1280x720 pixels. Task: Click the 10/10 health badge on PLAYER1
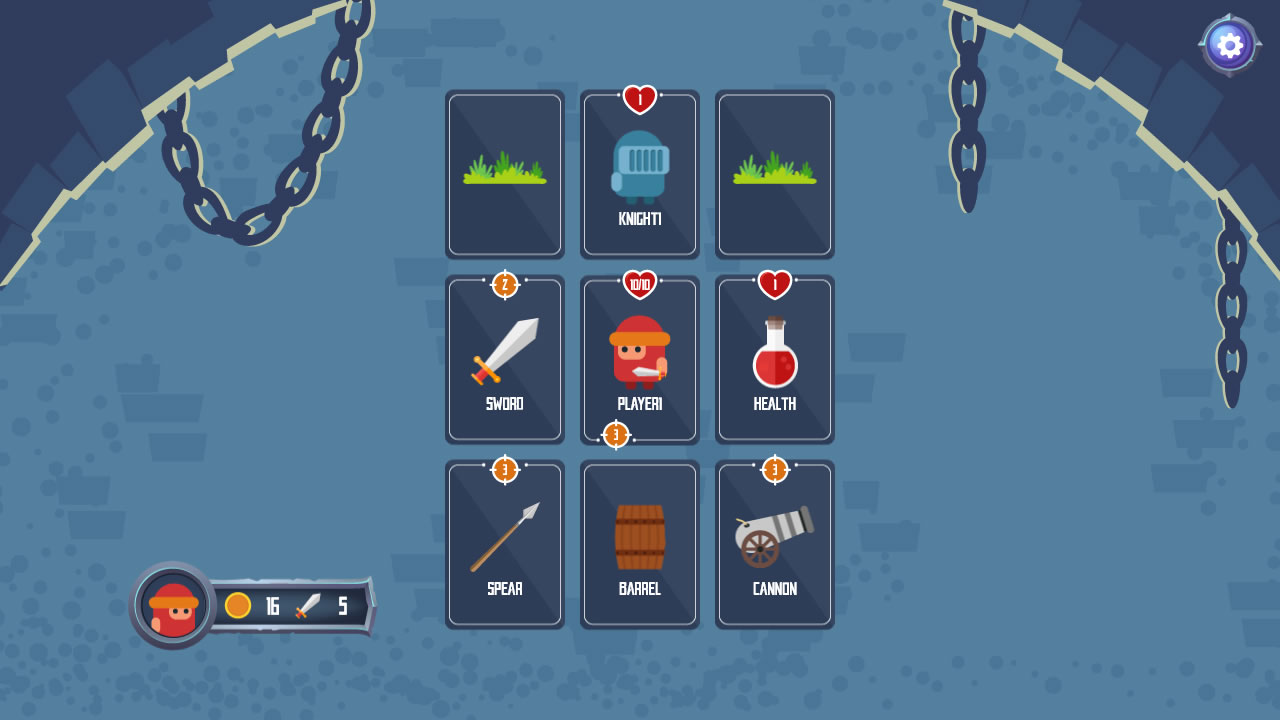click(640, 282)
